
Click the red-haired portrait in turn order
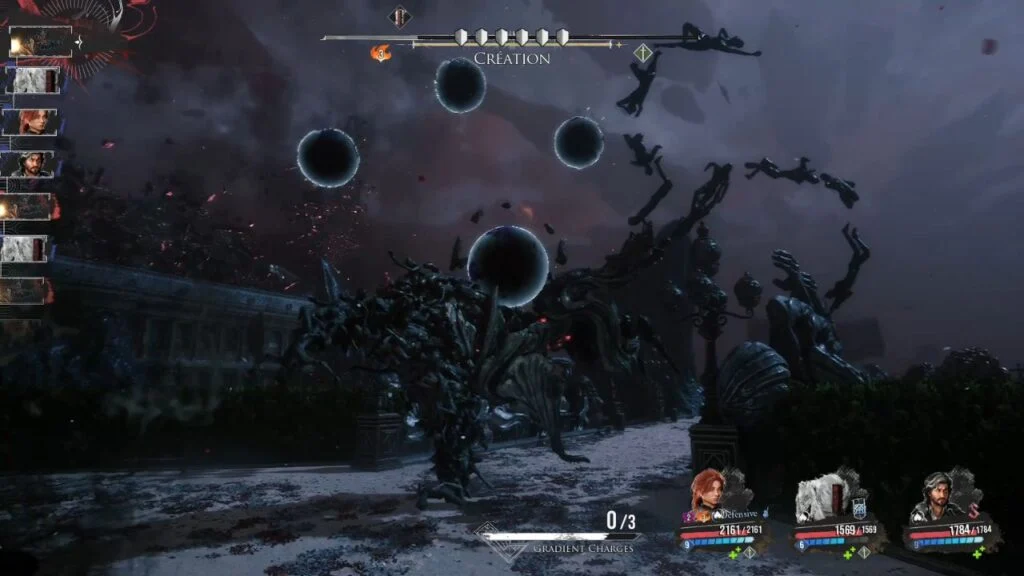32,122
